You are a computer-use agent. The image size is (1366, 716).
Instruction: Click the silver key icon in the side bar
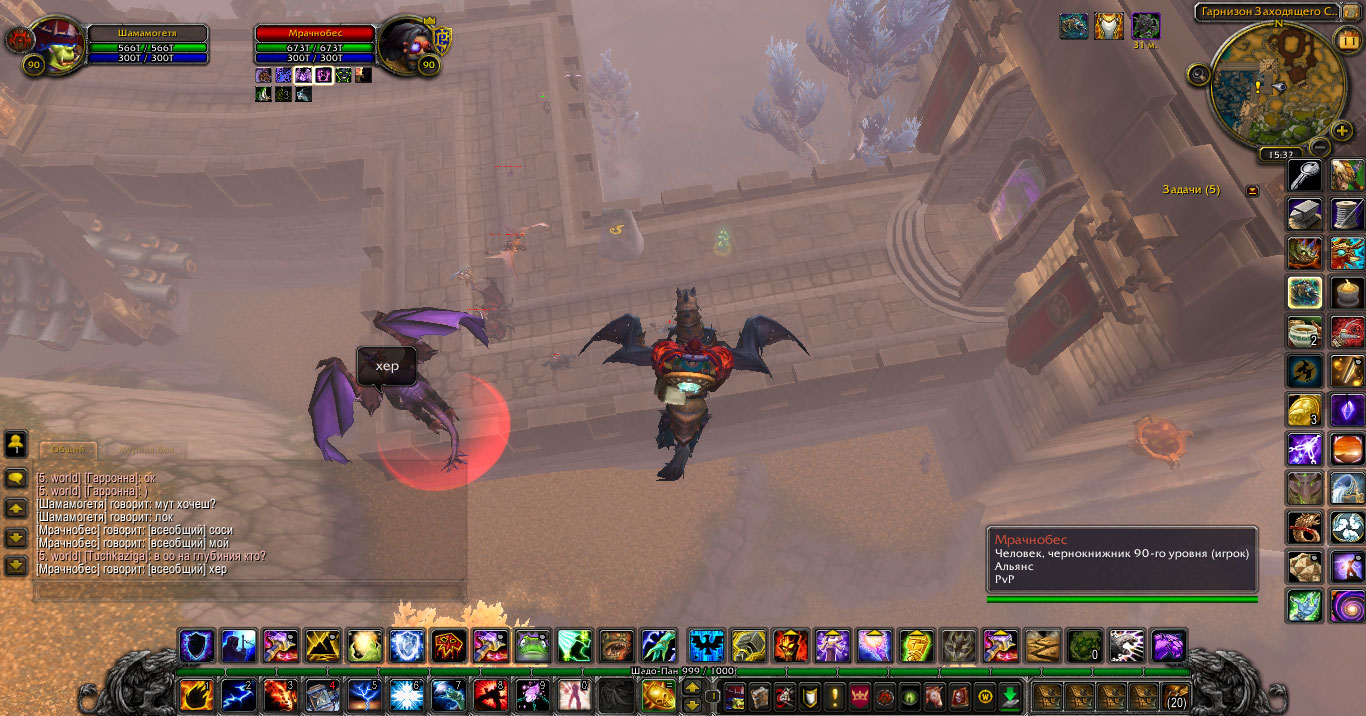pyautogui.click(x=1305, y=175)
